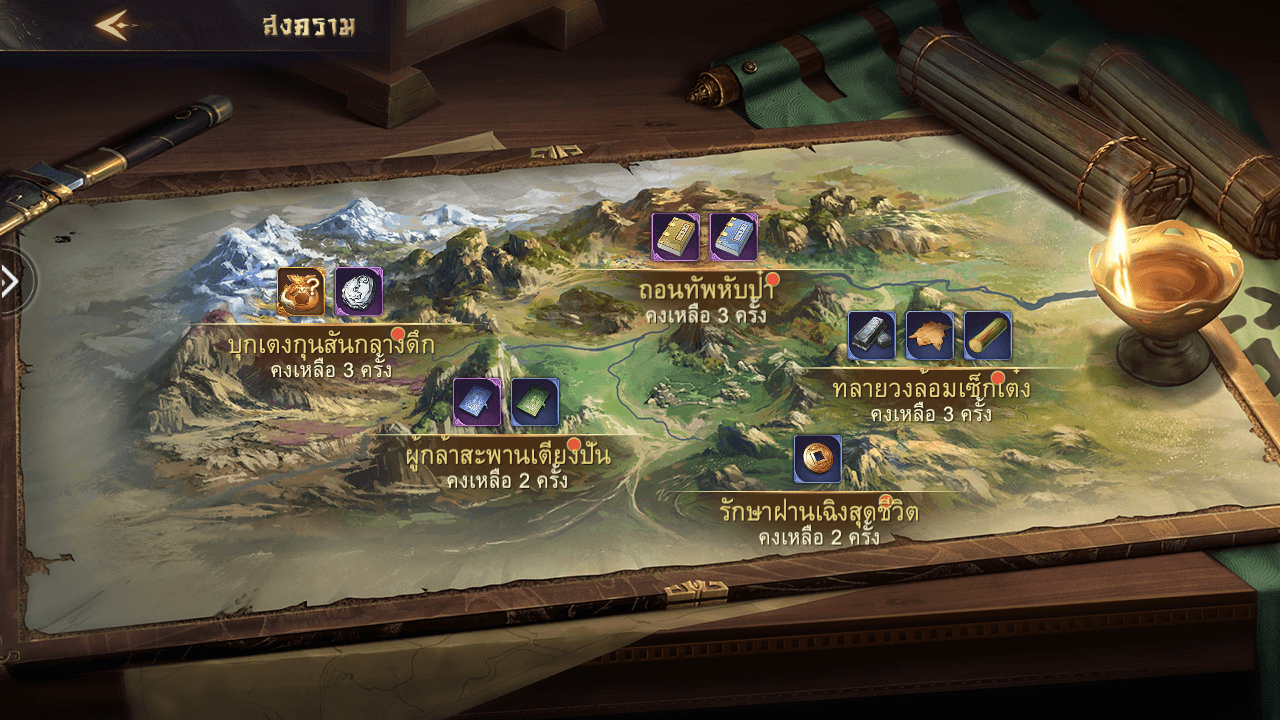This screenshot has height=720, width=1280.
Task: Inspect the yellow book reward icon
Action: [x=676, y=237]
